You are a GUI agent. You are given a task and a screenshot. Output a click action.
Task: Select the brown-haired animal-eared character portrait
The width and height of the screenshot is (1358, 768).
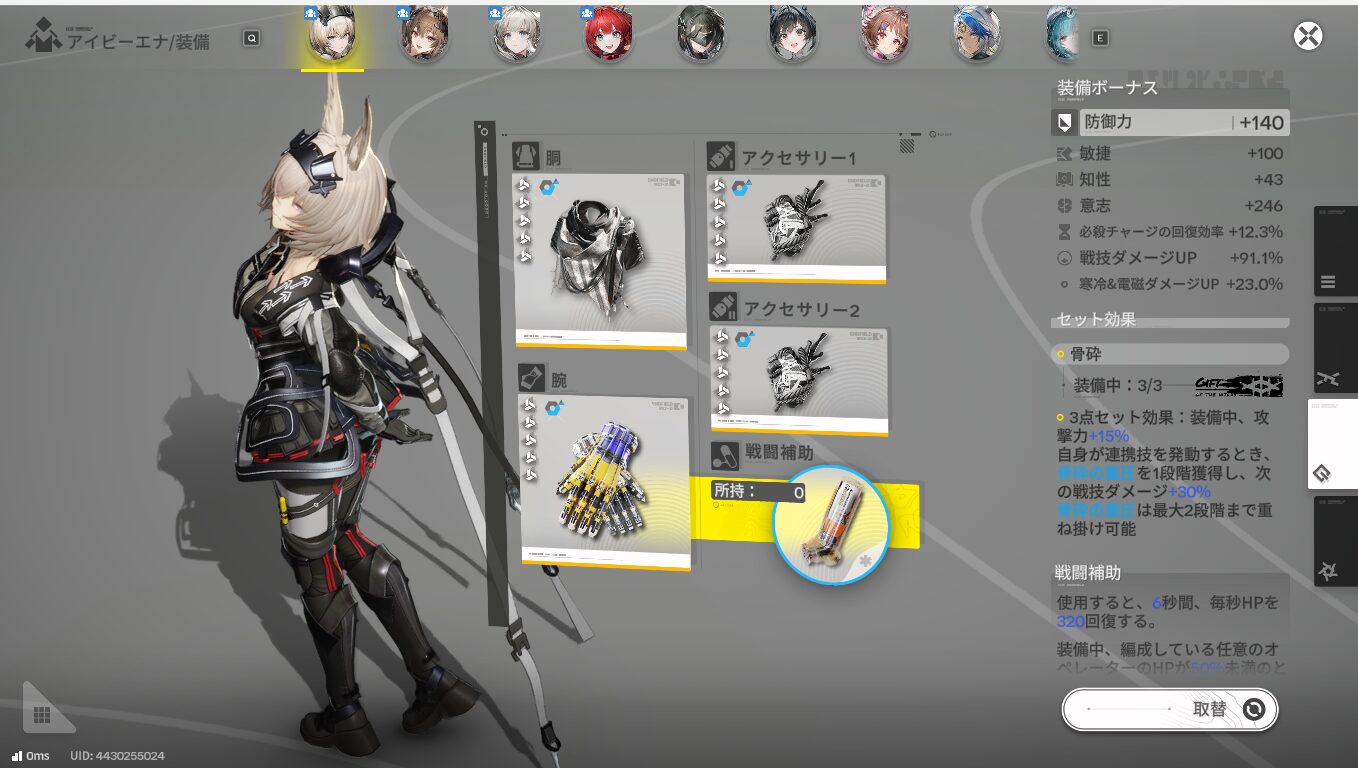point(424,34)
